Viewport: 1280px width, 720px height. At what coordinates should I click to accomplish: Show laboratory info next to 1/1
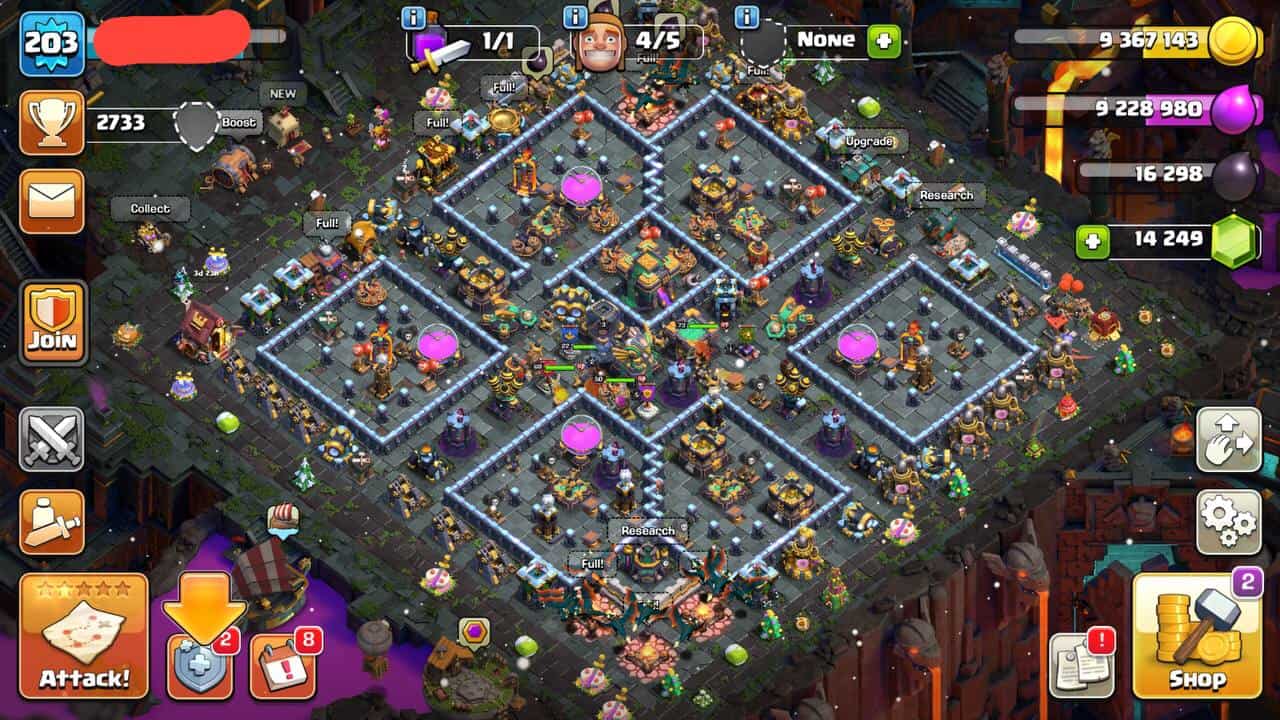[413, 17]
